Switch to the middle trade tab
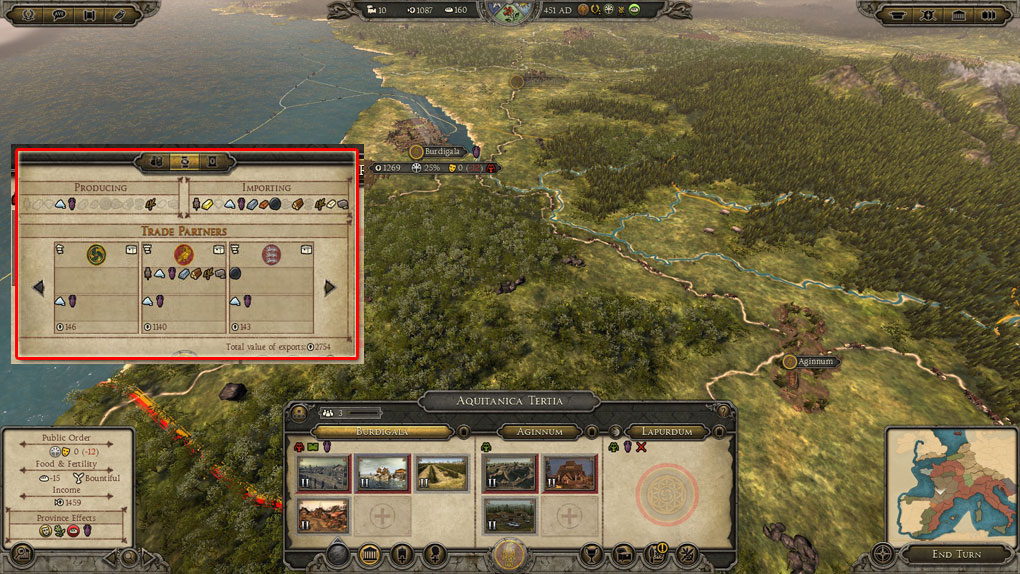 pos(184,161)
